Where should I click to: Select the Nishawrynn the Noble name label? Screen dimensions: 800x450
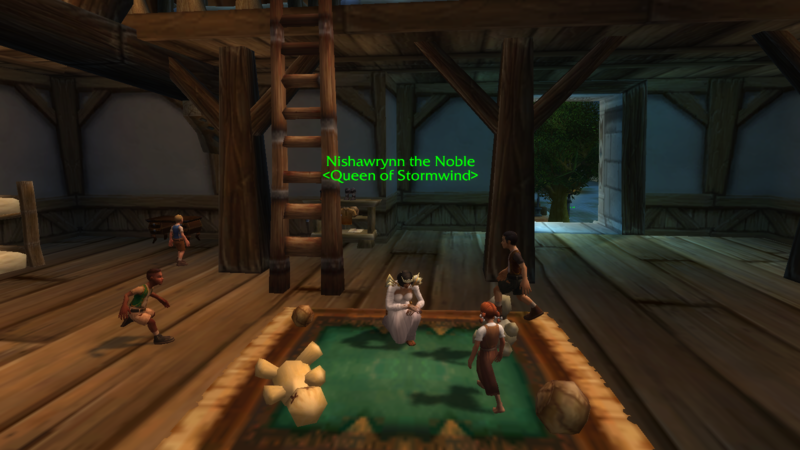click(399, 161)
